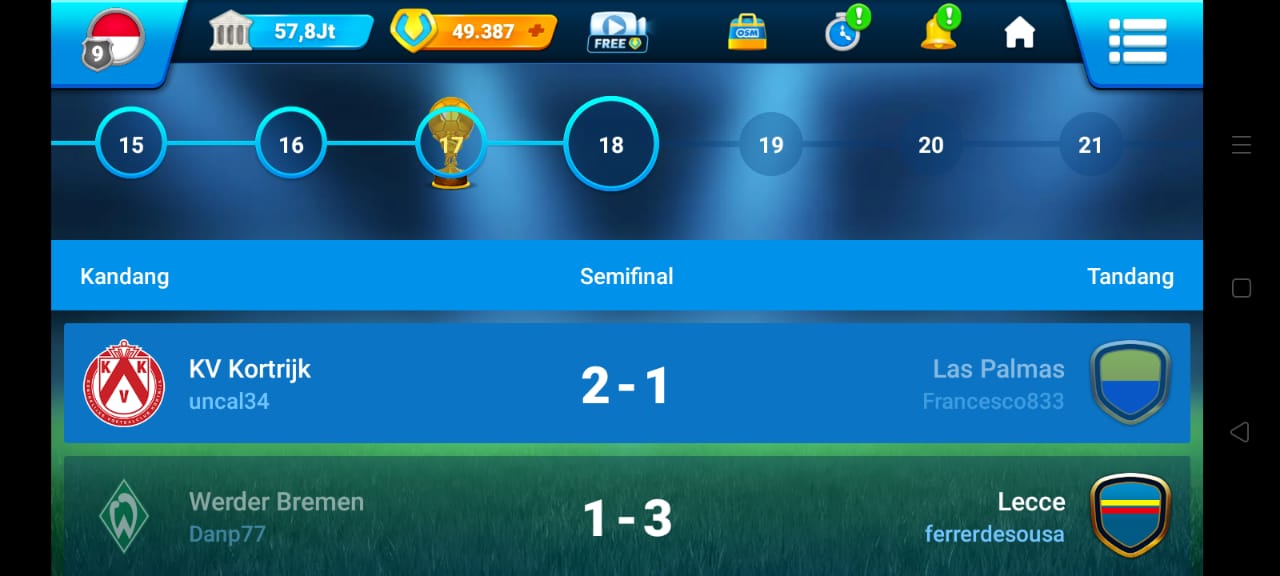Viewport: 1280px width, 576px height.
Task: Open the Werder Bremen vs Lecce match
Action: pyautogui.click(x=626, y=518)
